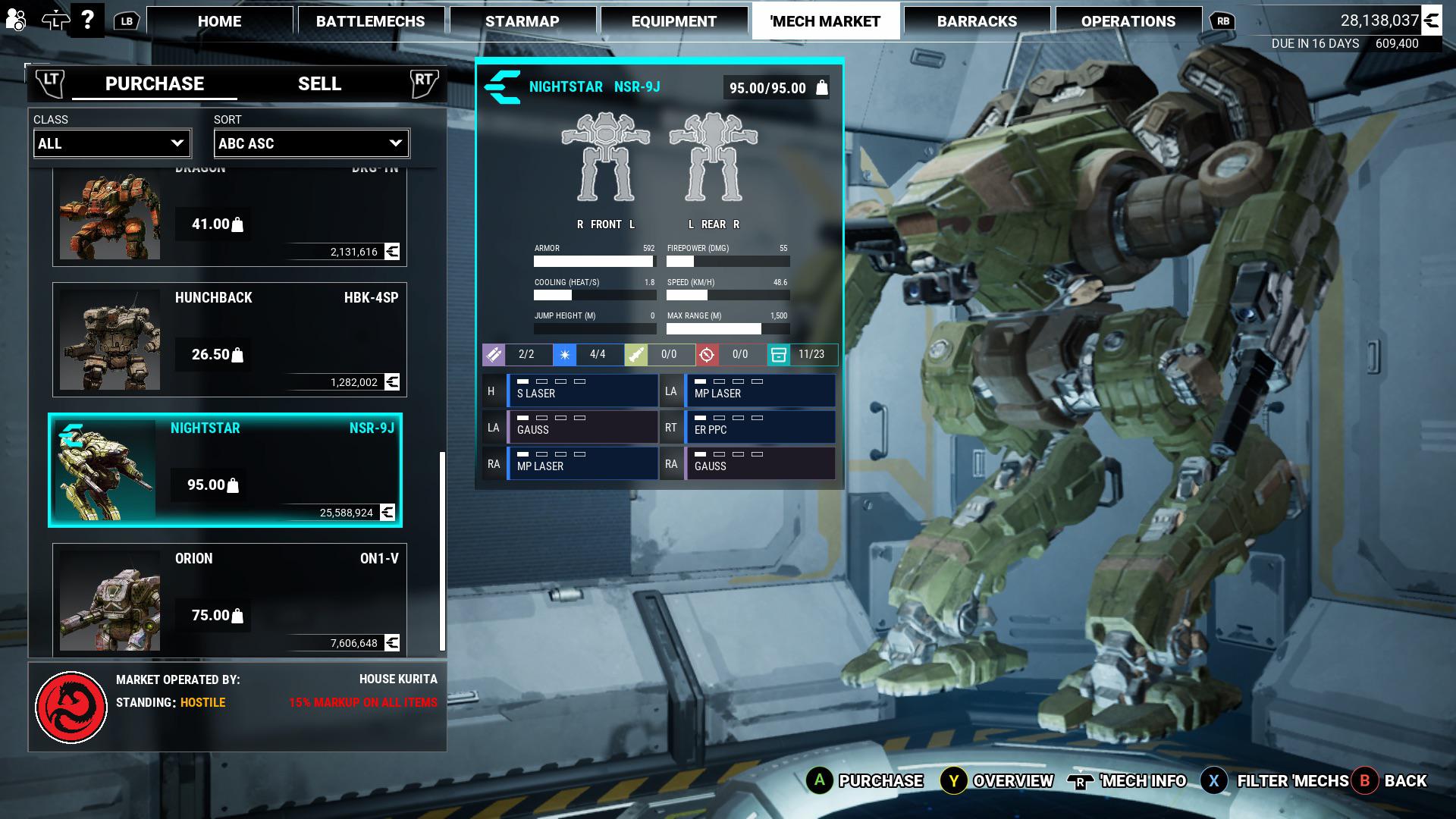Viewport: 1456px width, 819px height.
Task: Switch to the SELL tab
Action: point(319,83)
